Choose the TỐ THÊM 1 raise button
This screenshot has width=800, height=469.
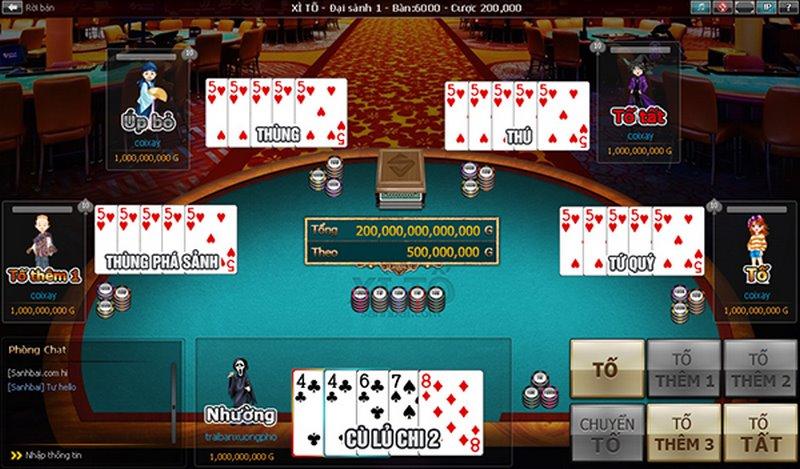pos(683,368)
